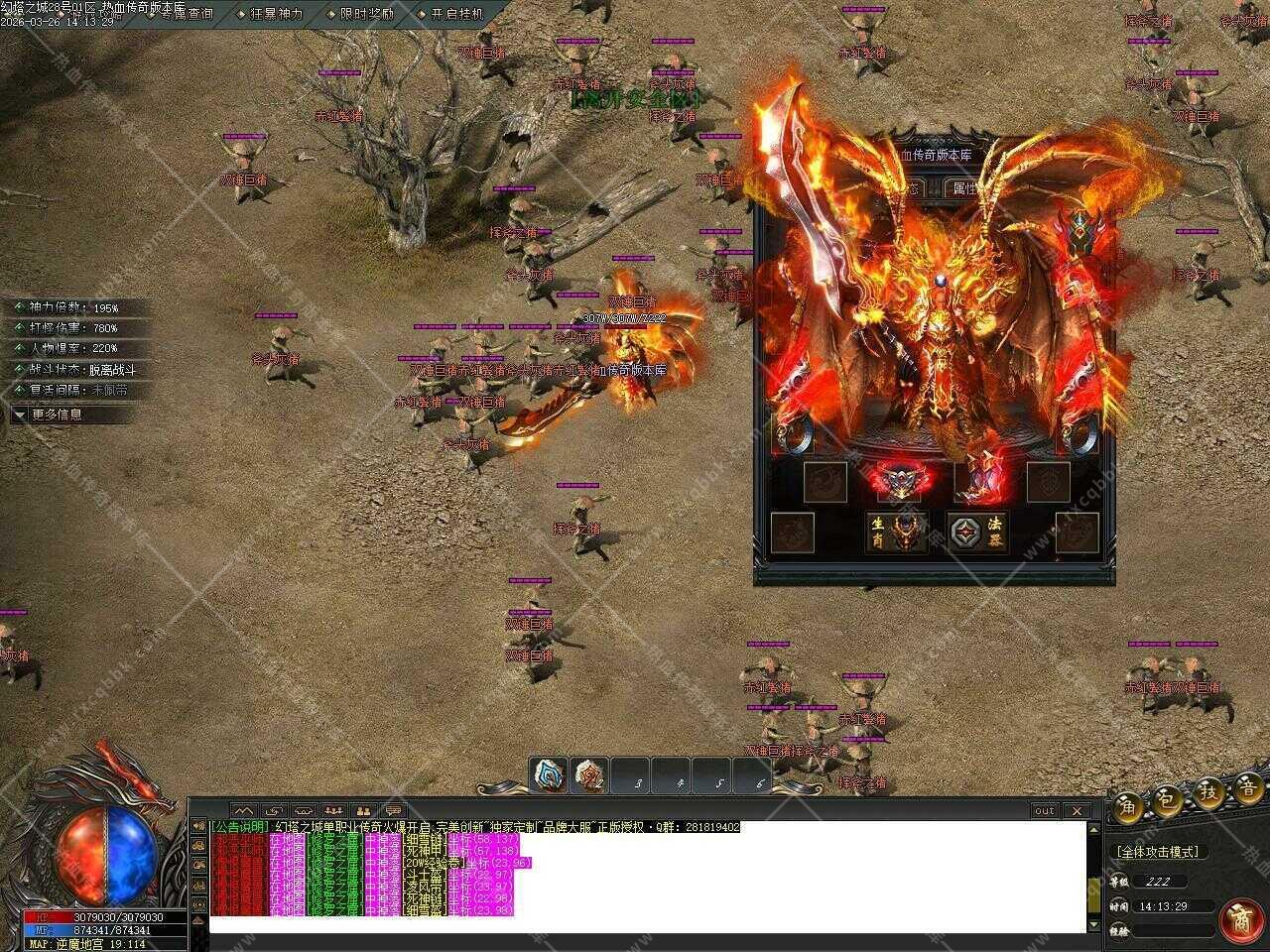Open the 限时奖励 timed rewards menu

365,14
